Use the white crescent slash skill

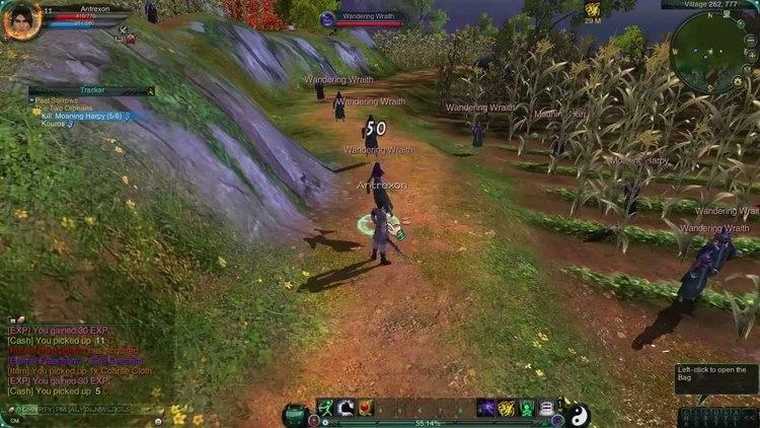click(x=346, y=408)
